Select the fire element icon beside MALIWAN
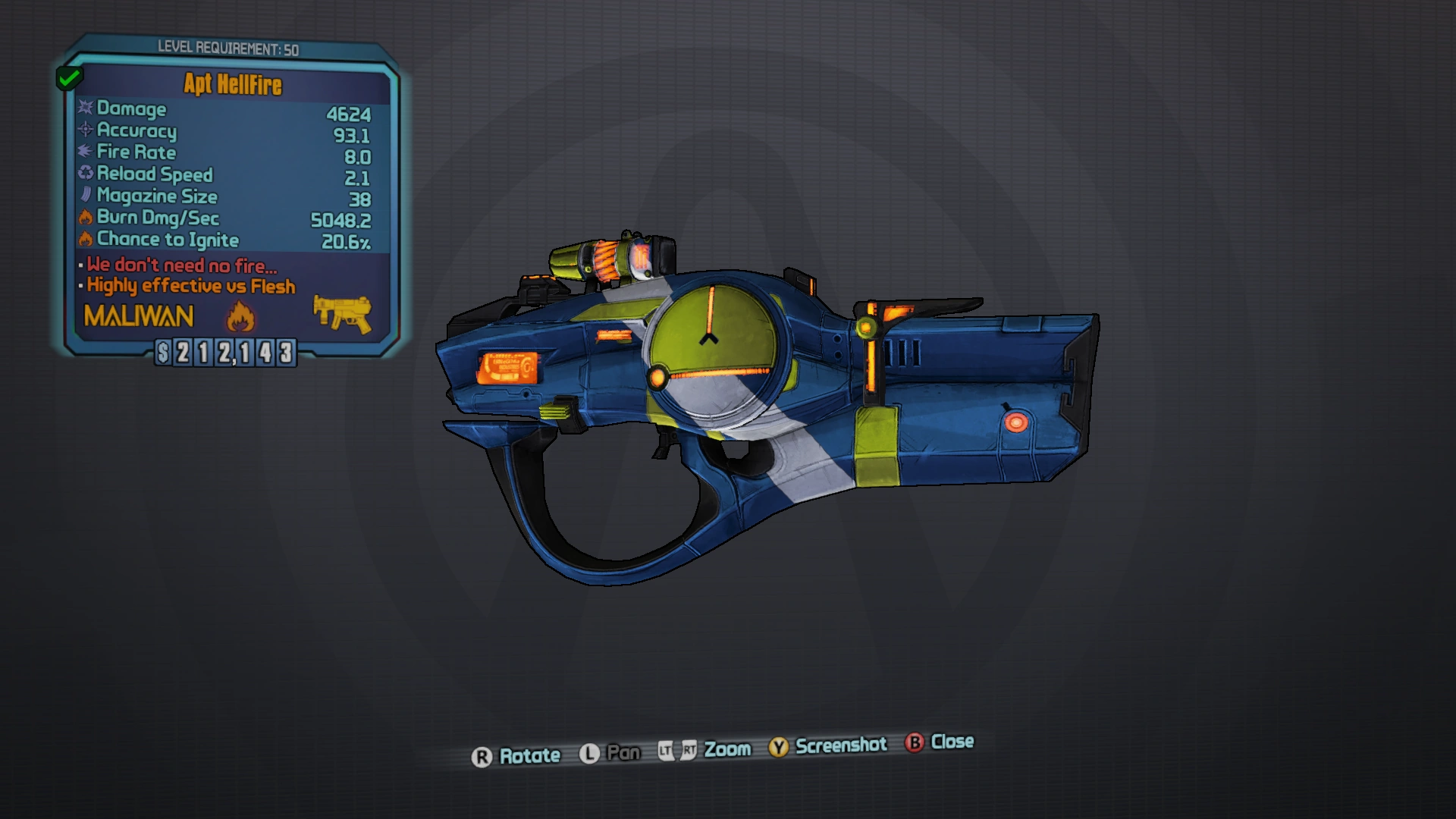 239,317
